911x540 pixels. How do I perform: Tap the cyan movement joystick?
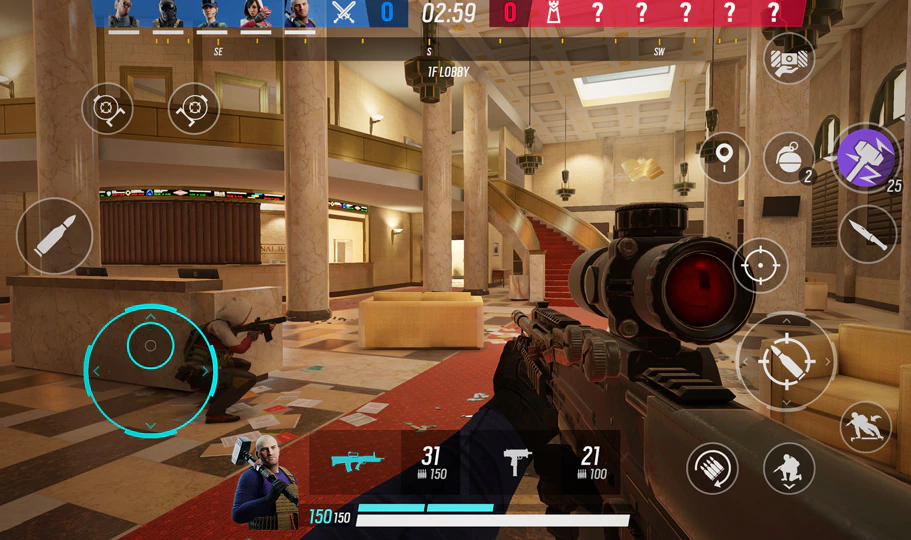pyautogui.click(x=150, y=347)
